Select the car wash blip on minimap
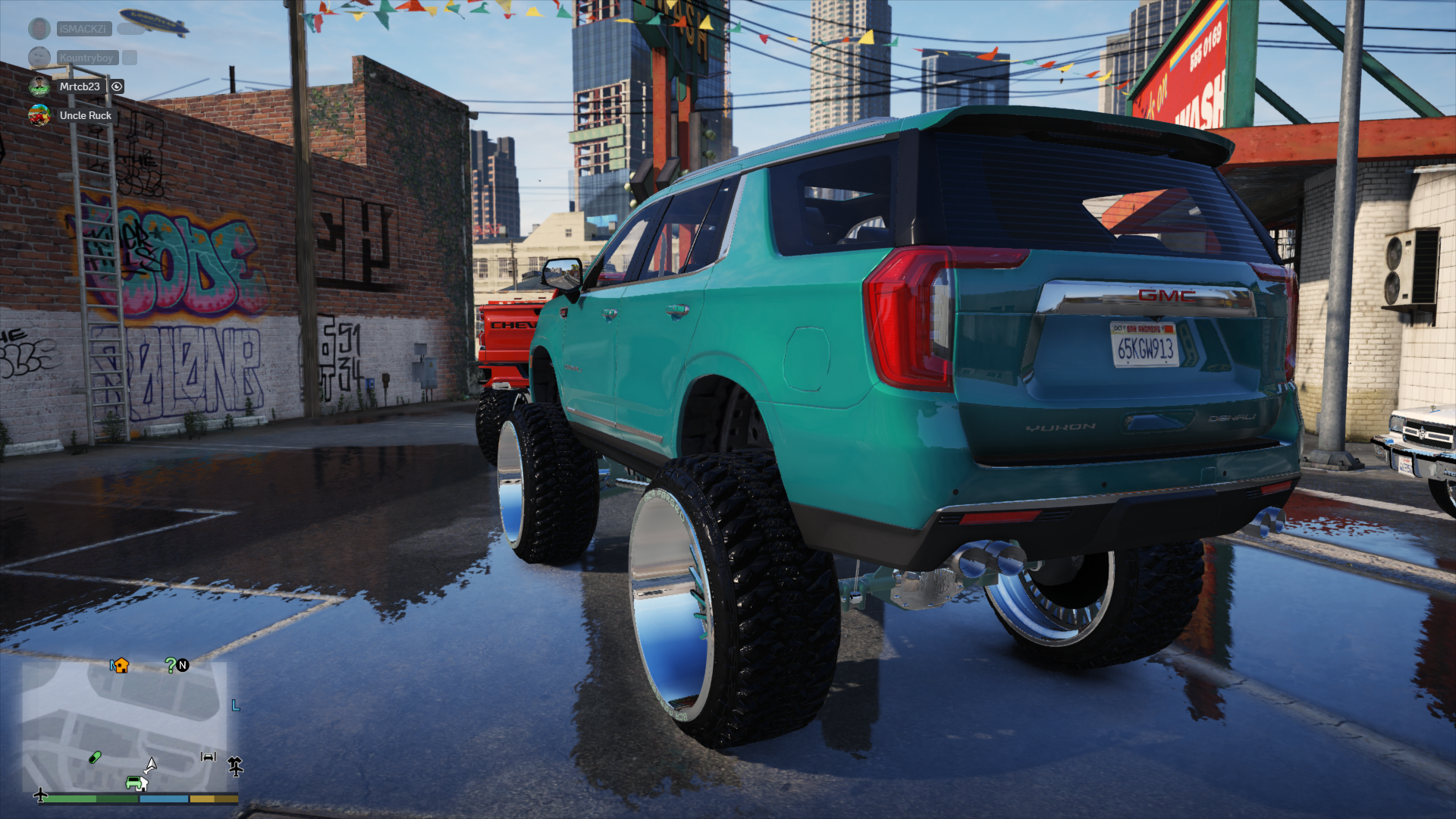1456x819 pixels. click(x=209, y=756)
